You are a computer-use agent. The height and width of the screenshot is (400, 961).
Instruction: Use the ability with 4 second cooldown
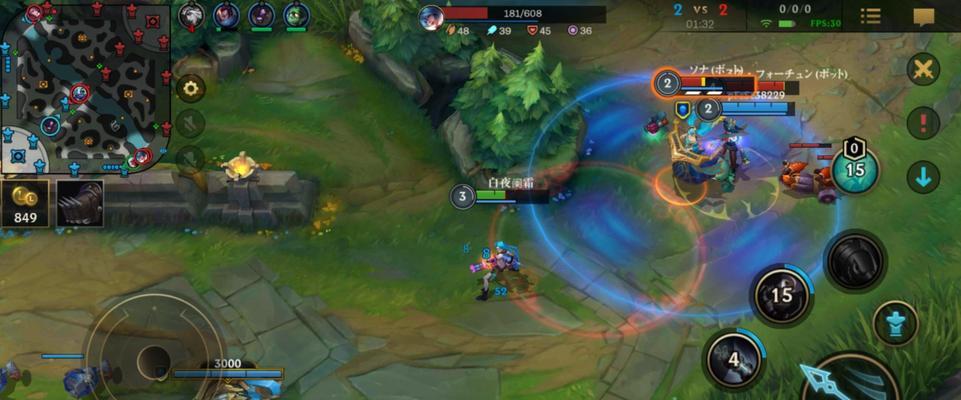[733, 359]
